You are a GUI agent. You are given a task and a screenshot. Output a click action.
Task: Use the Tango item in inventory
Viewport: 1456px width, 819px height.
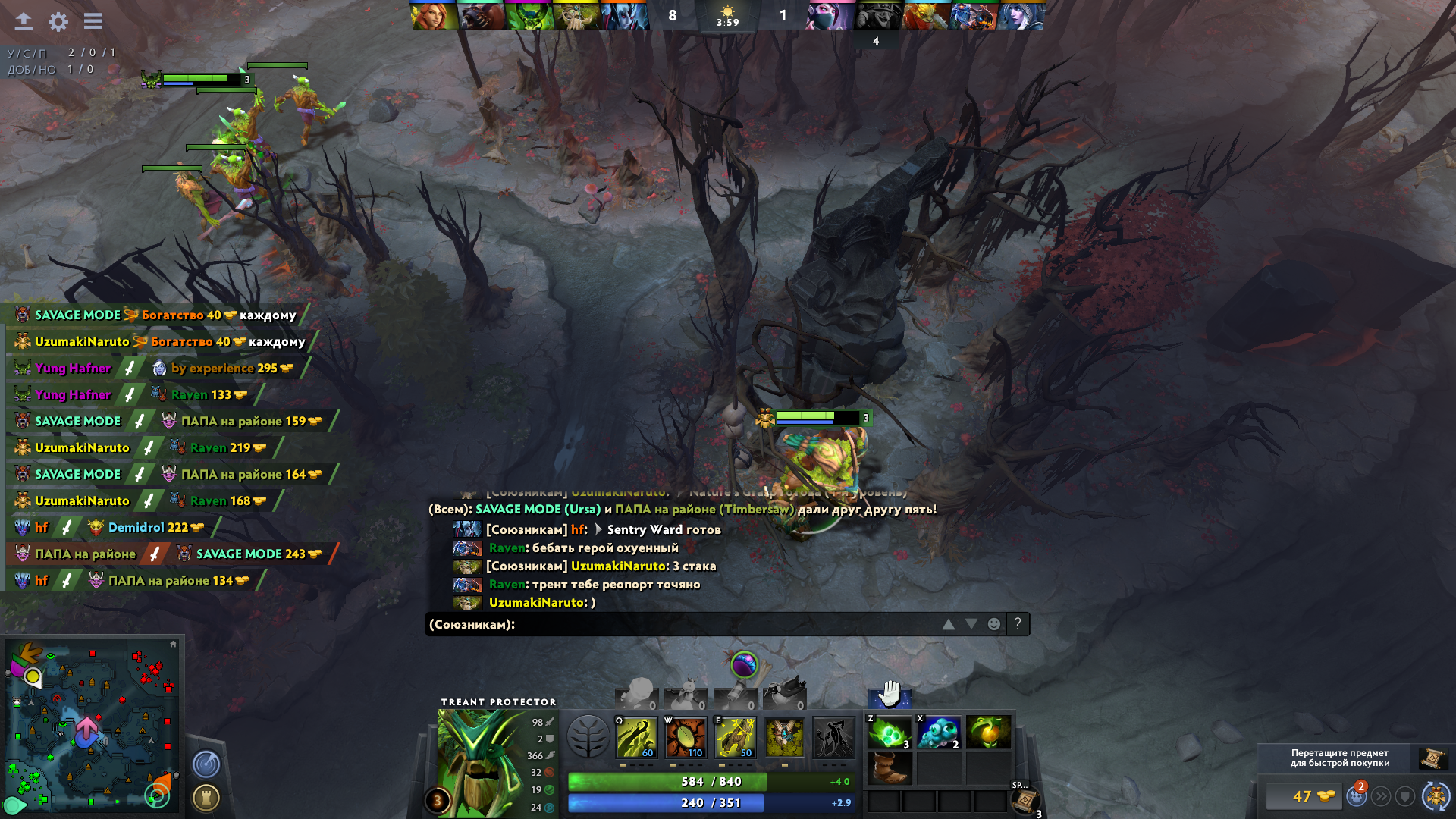[890, 733]
